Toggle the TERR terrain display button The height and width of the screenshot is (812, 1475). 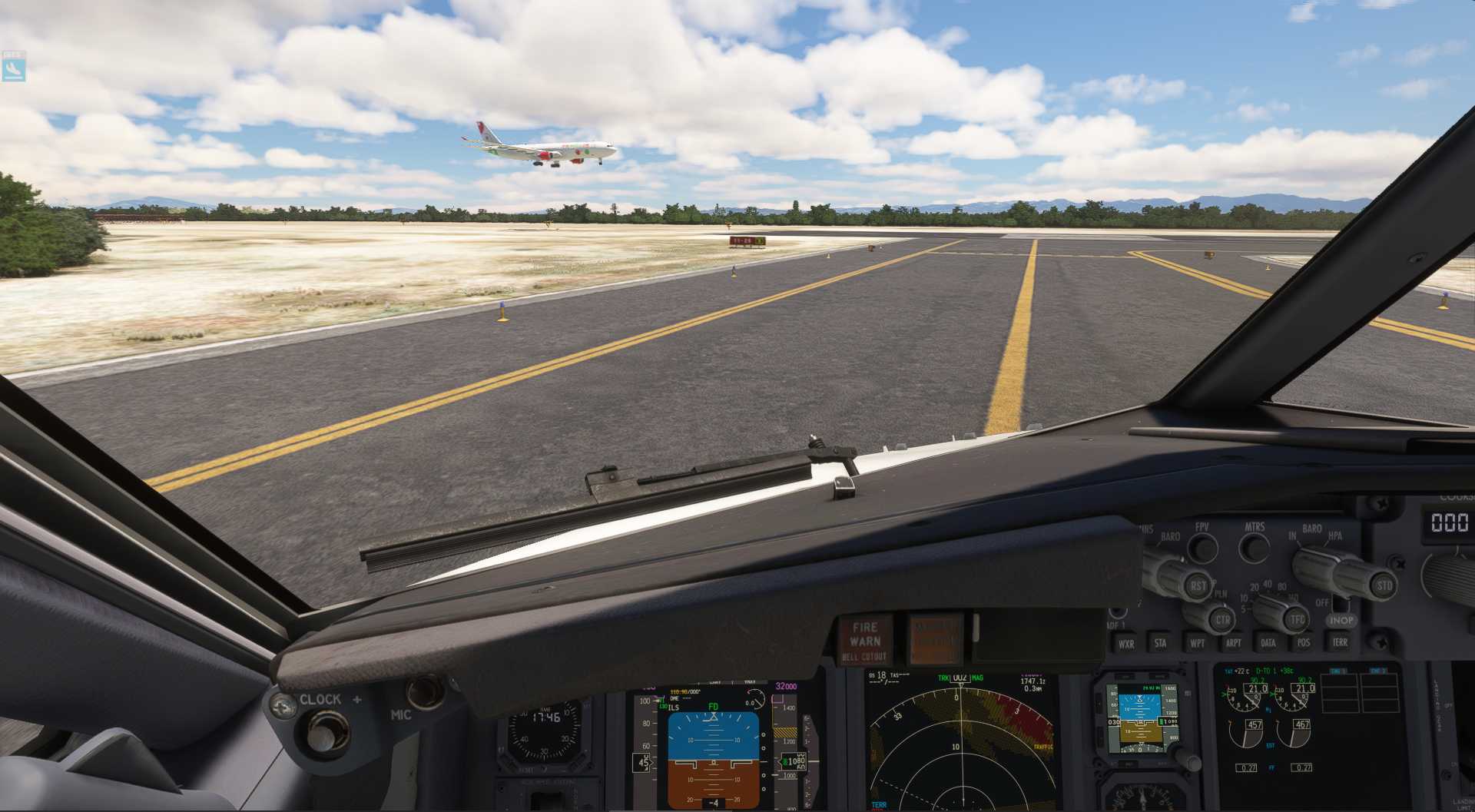pyautogui.click(x=1340, y=641)
